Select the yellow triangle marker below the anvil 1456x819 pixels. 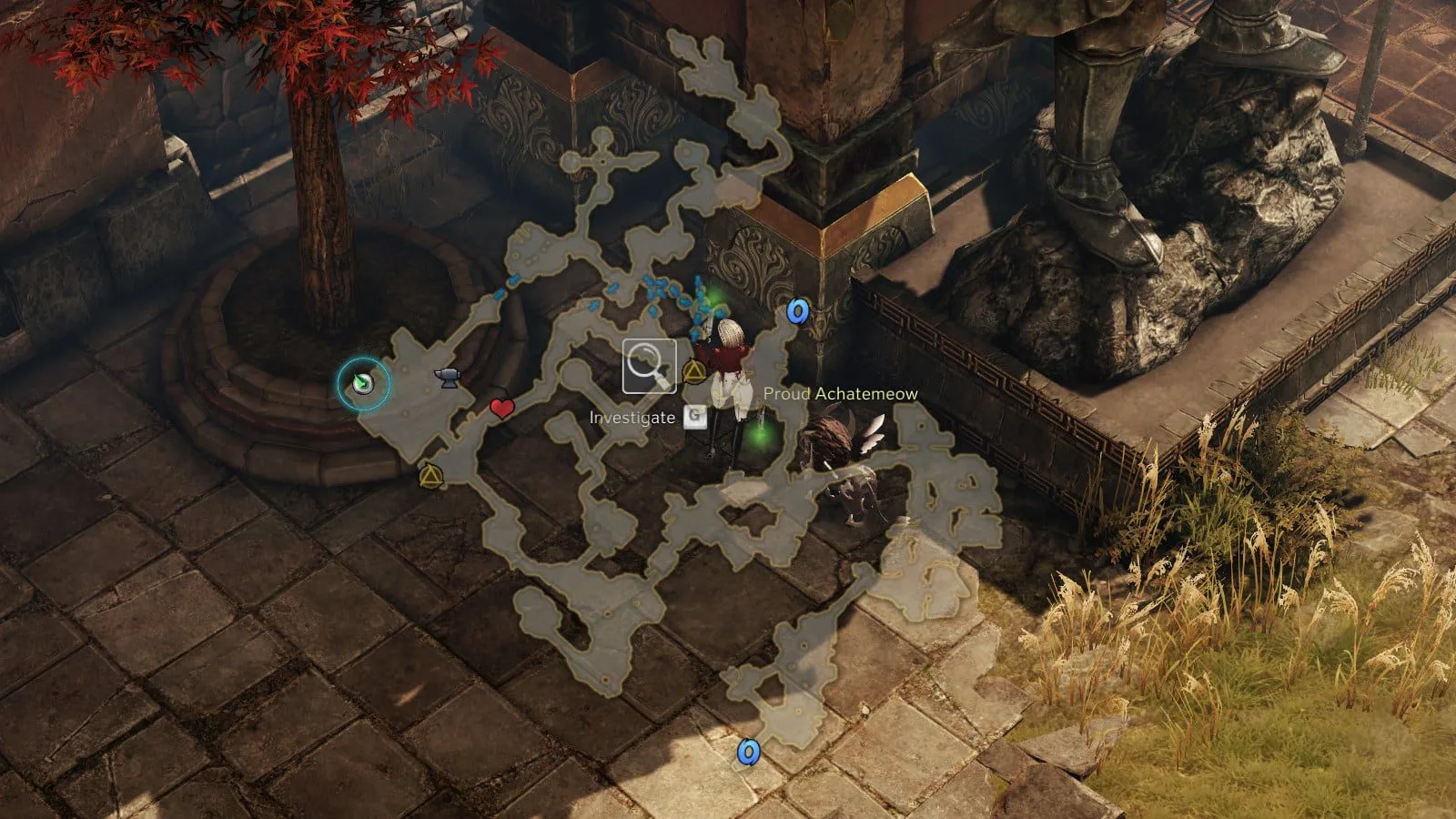(x=430, y=476)
